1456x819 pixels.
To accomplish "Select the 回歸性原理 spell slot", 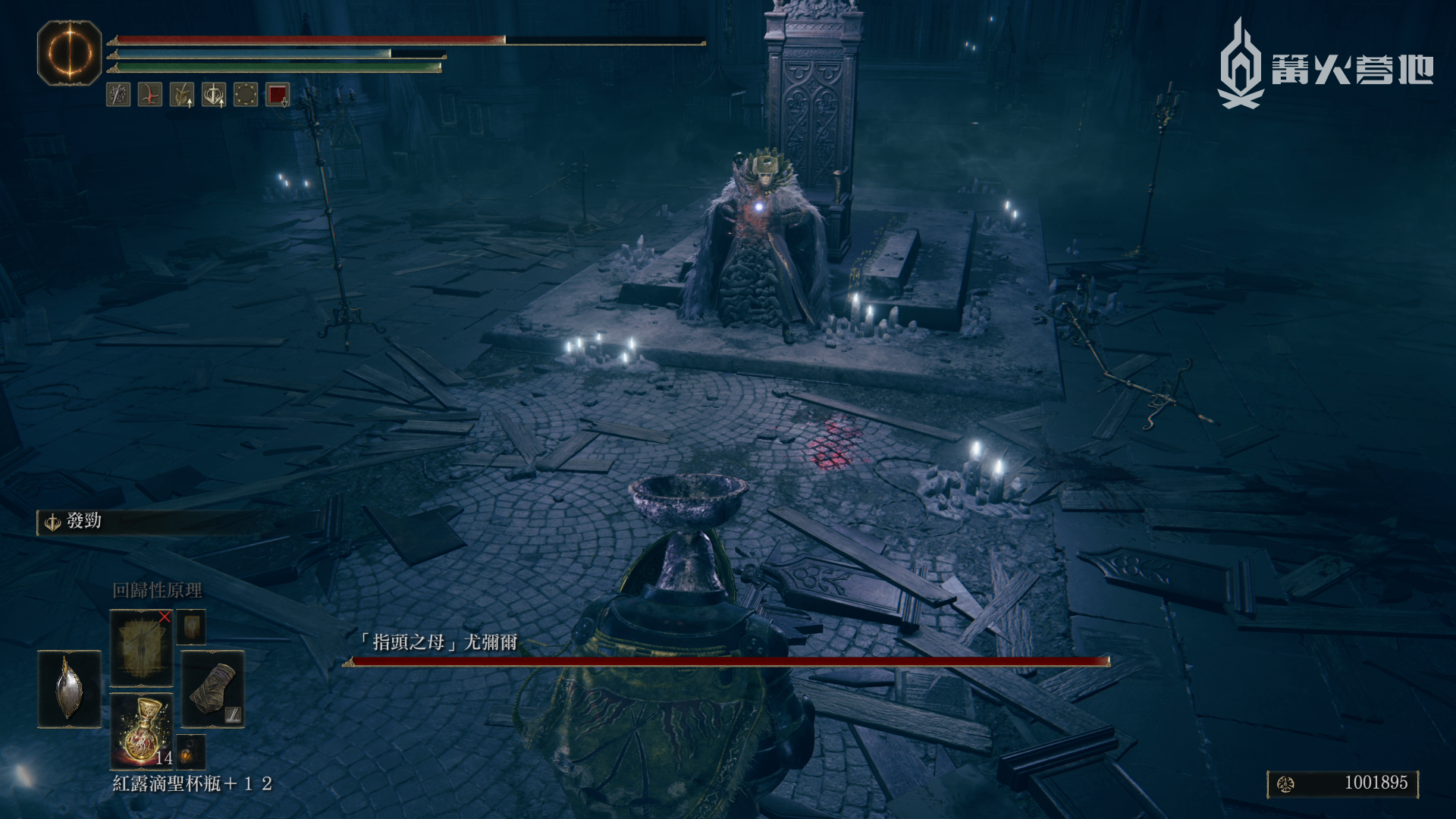I will click(141, 648).
